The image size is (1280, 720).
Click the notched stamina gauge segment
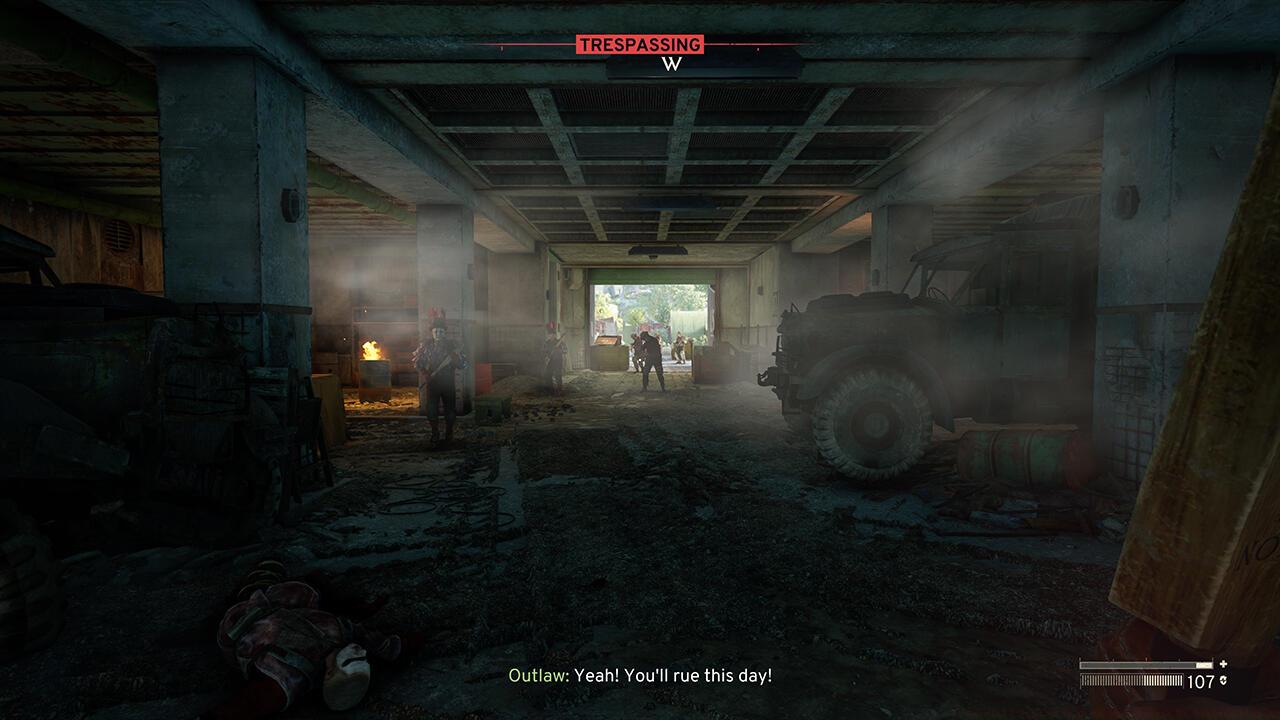[1130, 680]
